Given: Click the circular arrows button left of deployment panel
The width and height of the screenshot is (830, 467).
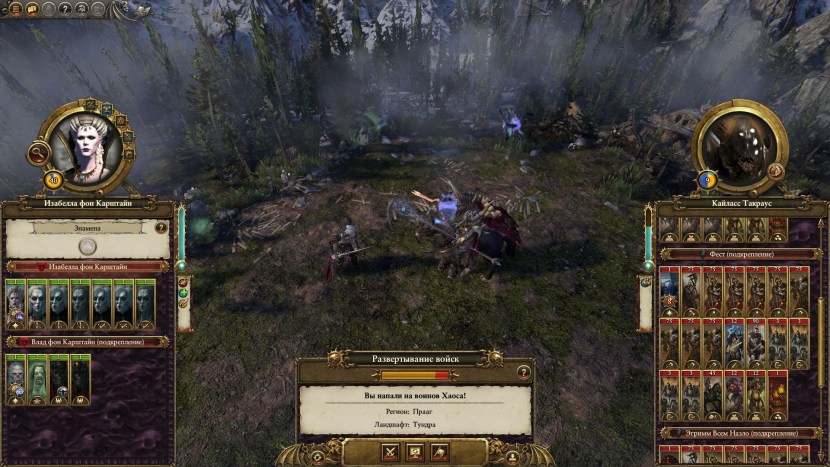Looking at the screenshot, I should click(x=317, y=456).
